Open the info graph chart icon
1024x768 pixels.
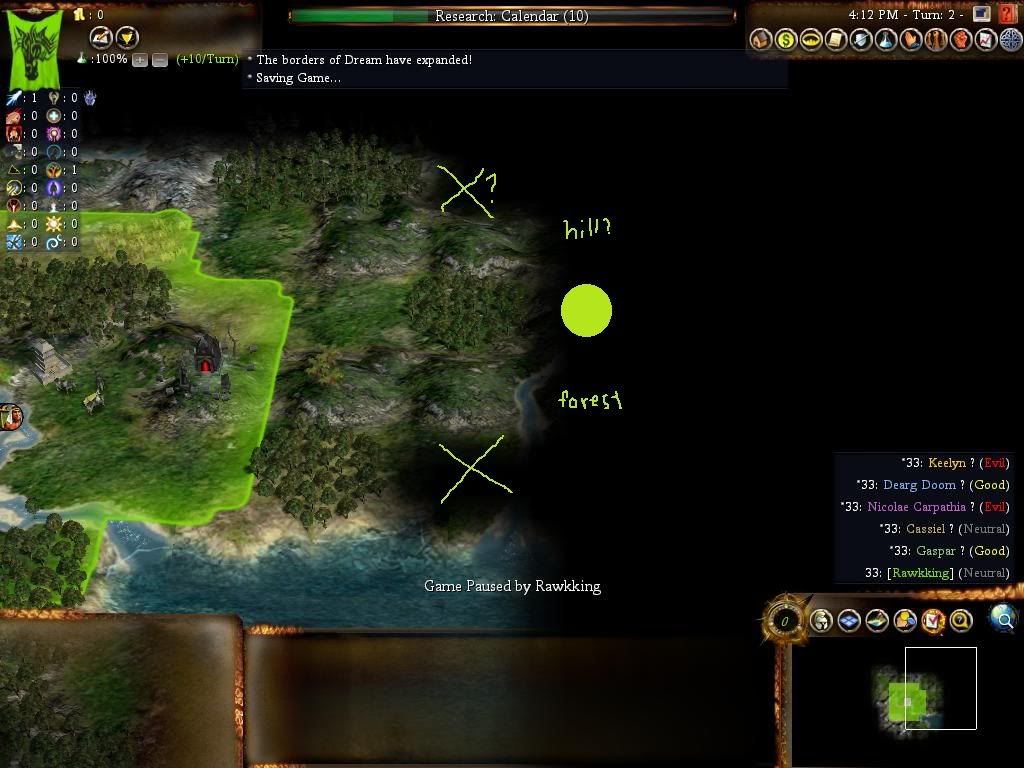986,40
